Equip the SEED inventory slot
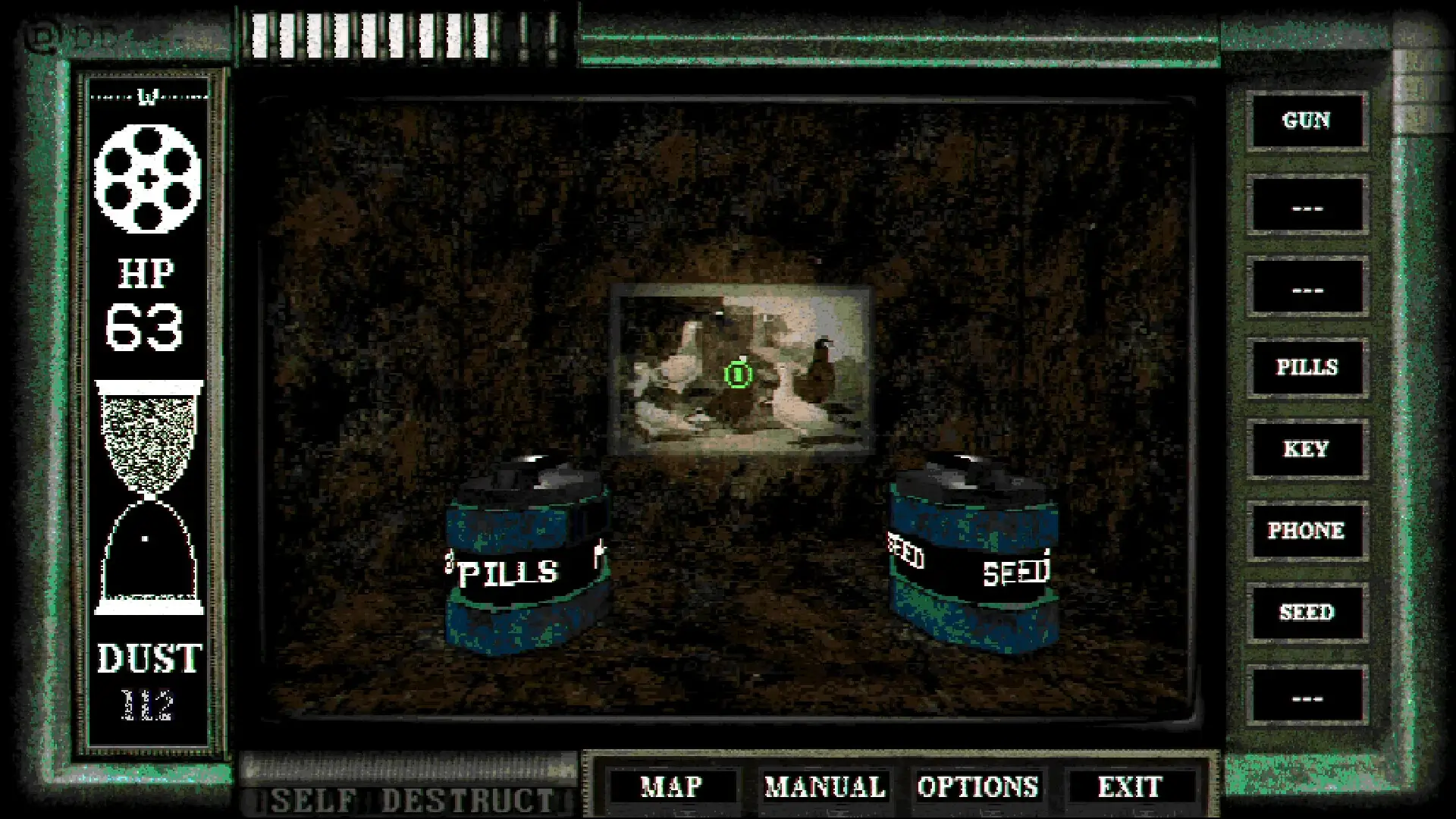This screenshot has width=1456, height=819. pos(1307,613)
